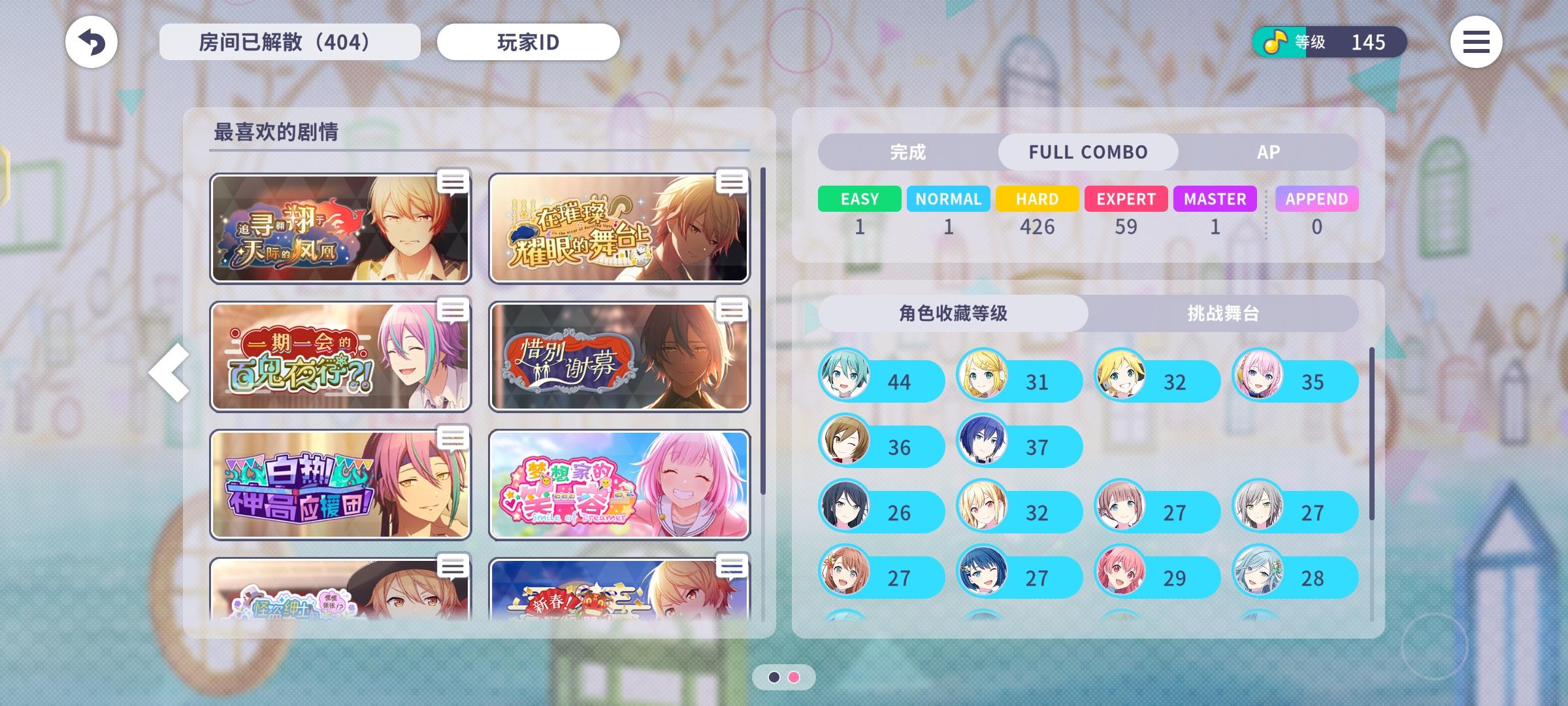Select Kaito's avatar showing rank 37
The height and width of the screenshot is (706, 1568).
click(984, 446)
